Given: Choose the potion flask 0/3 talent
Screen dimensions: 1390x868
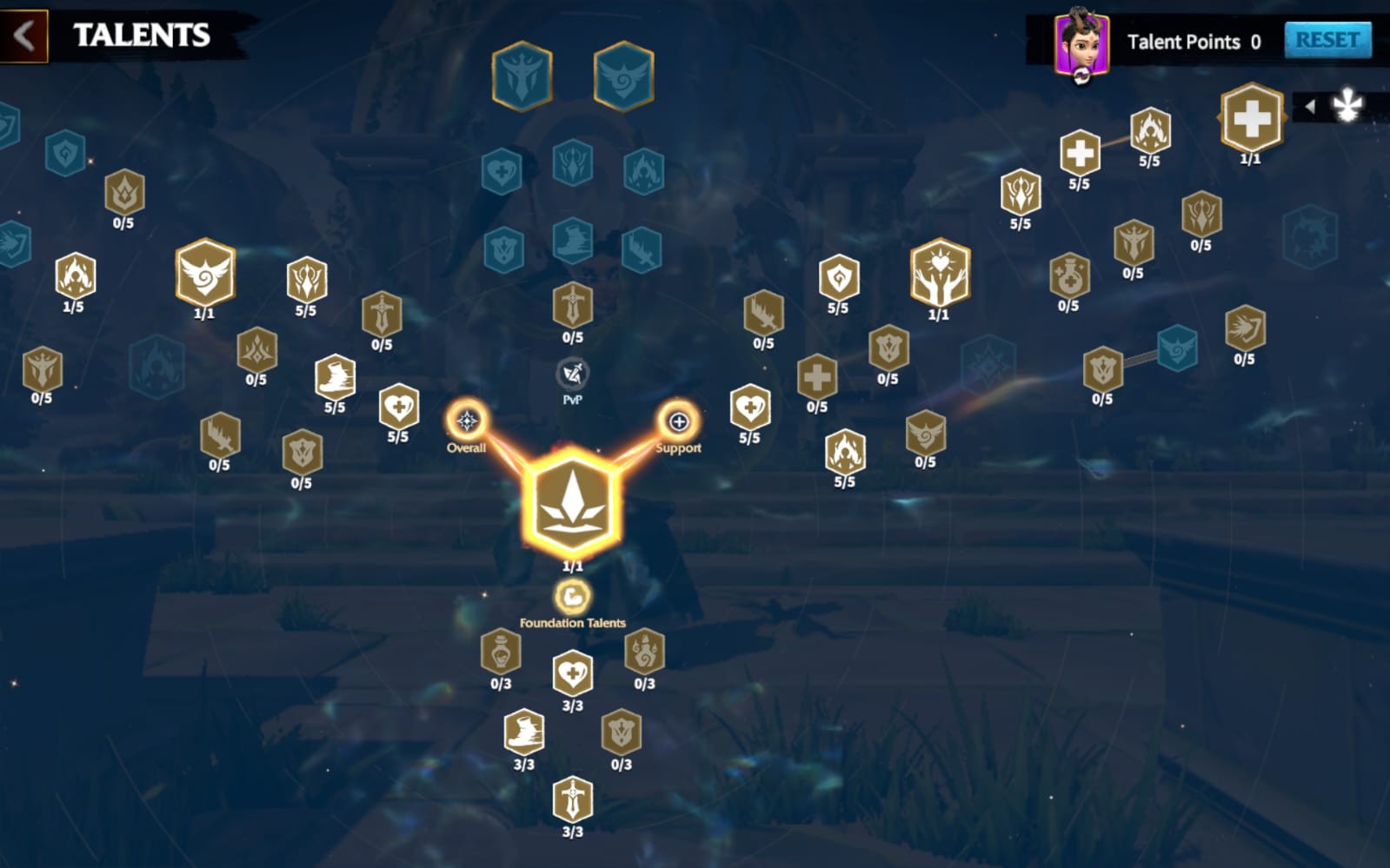Looking at the screenshot, I should click(501, 651).
